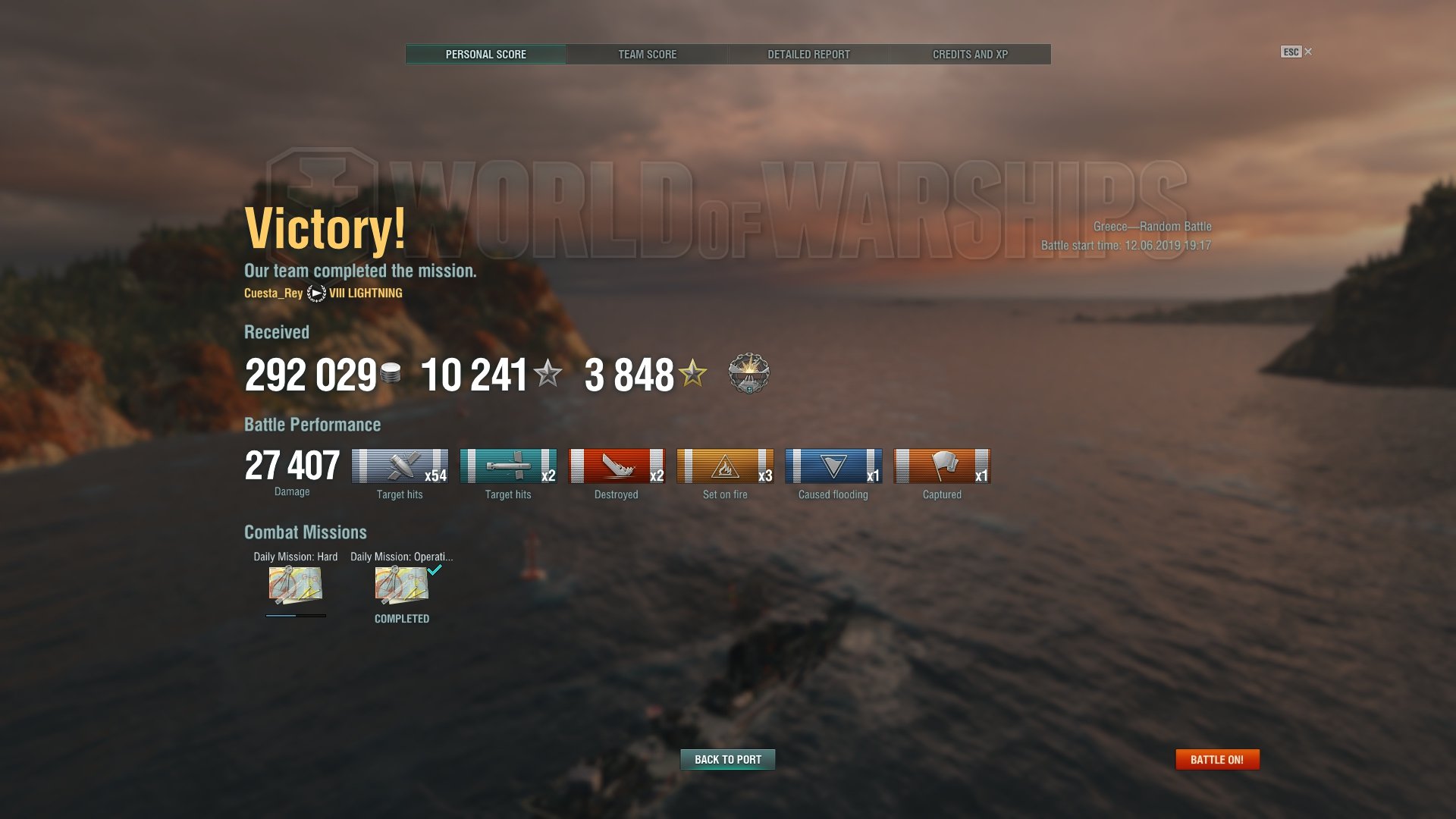Viewport: 1456px width, 819px height.
Task: Click the Destroyed x2 ribbon
Action: (617, 466)
